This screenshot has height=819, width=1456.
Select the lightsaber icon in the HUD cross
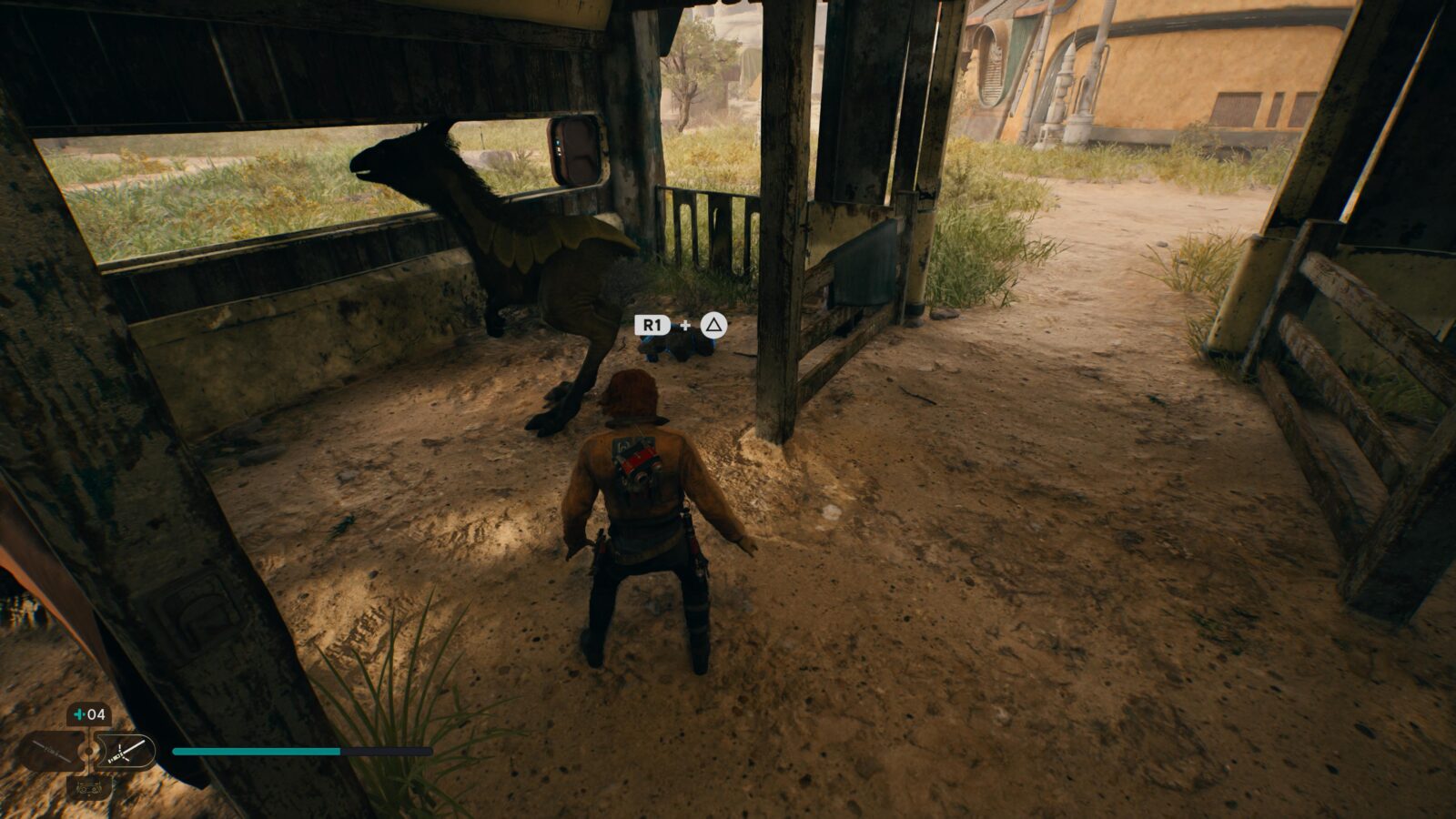point(127,752)
